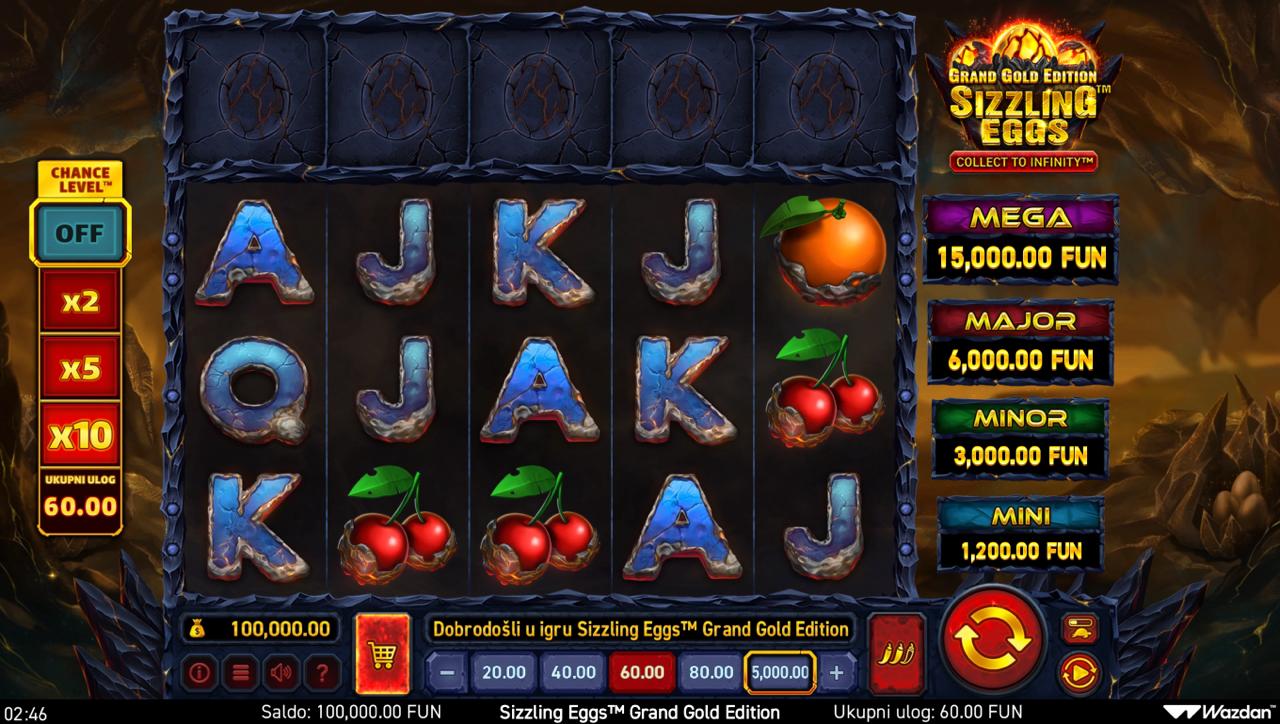Viewport: 1280px width, 724px height.
Task: Select the x2 Chance Level
Action: tap(80, 302)
